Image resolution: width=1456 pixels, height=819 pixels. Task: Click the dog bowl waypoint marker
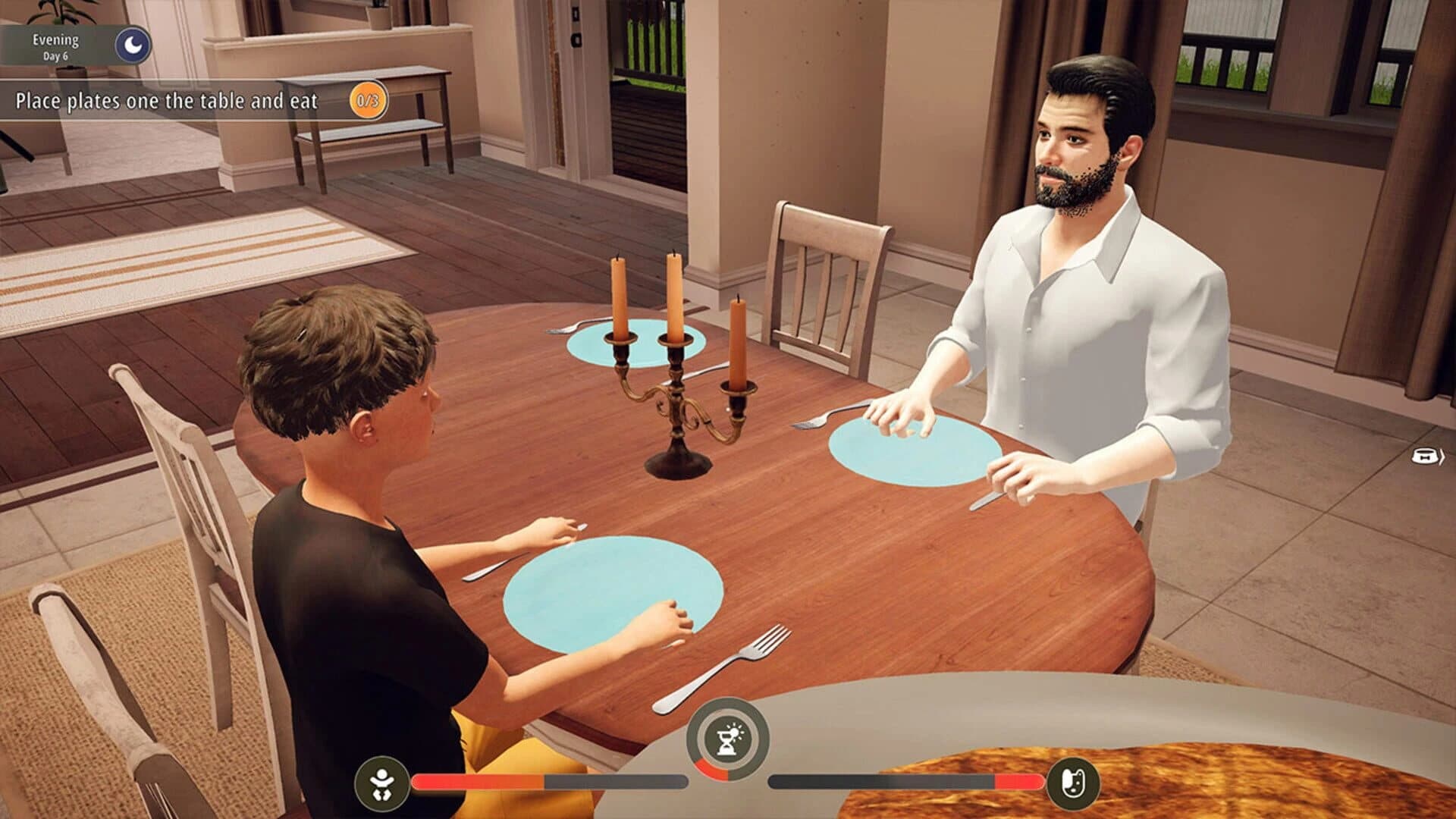(x=1424, y=456)
